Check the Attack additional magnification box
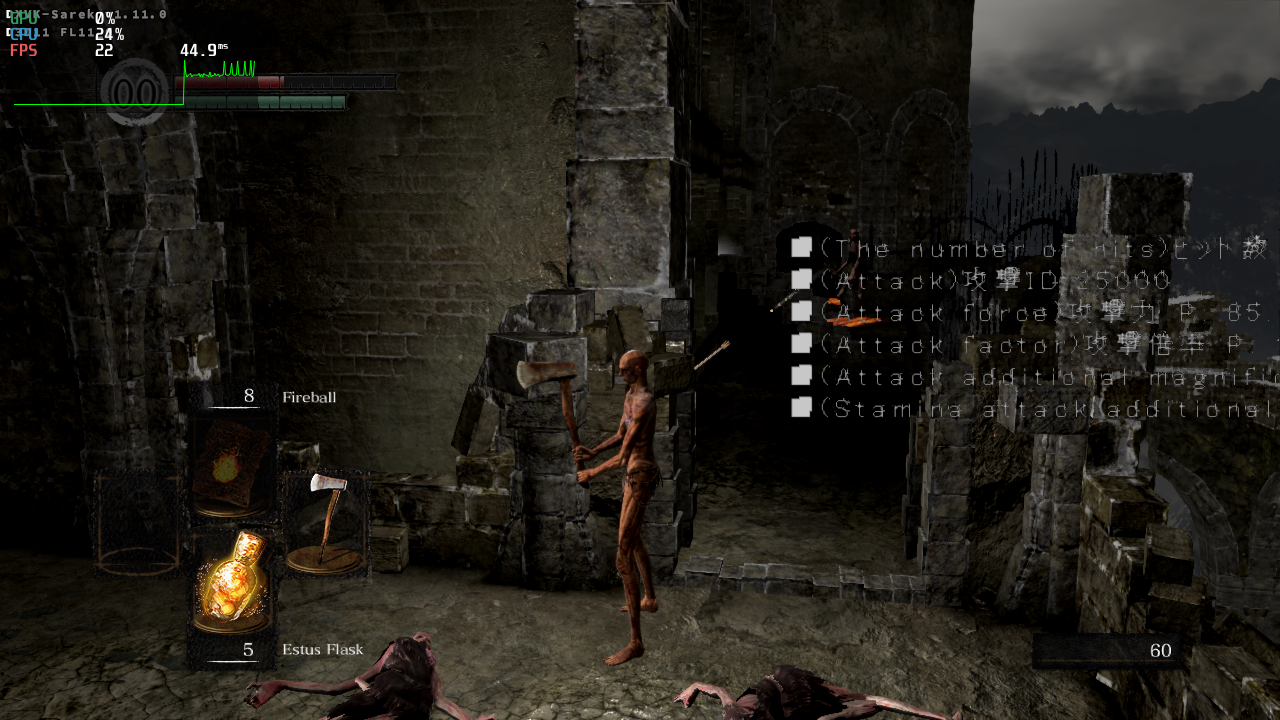Screen dimensions: 1280x720 (801, 375)
